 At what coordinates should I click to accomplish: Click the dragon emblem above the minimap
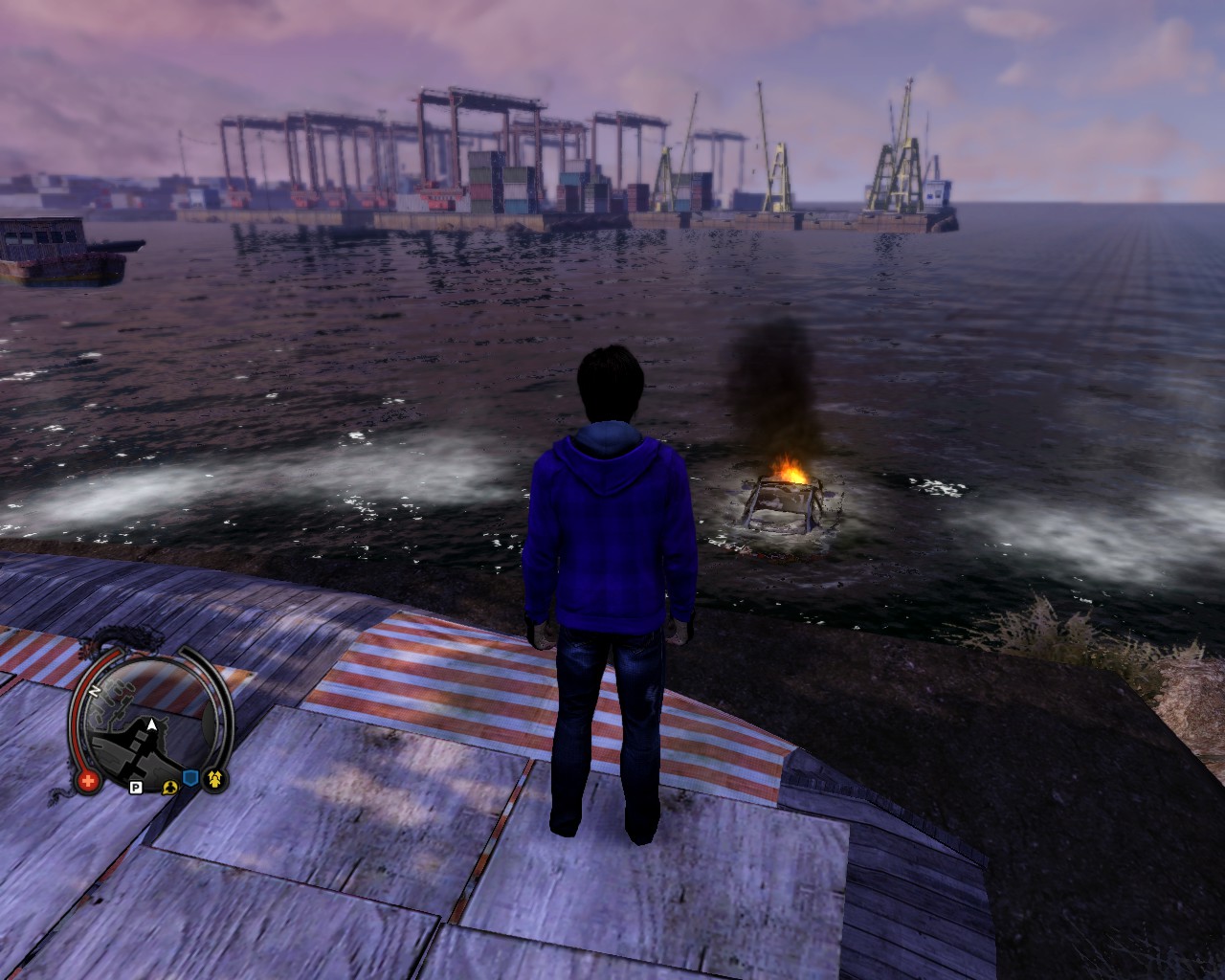click(x=126, y=636)
